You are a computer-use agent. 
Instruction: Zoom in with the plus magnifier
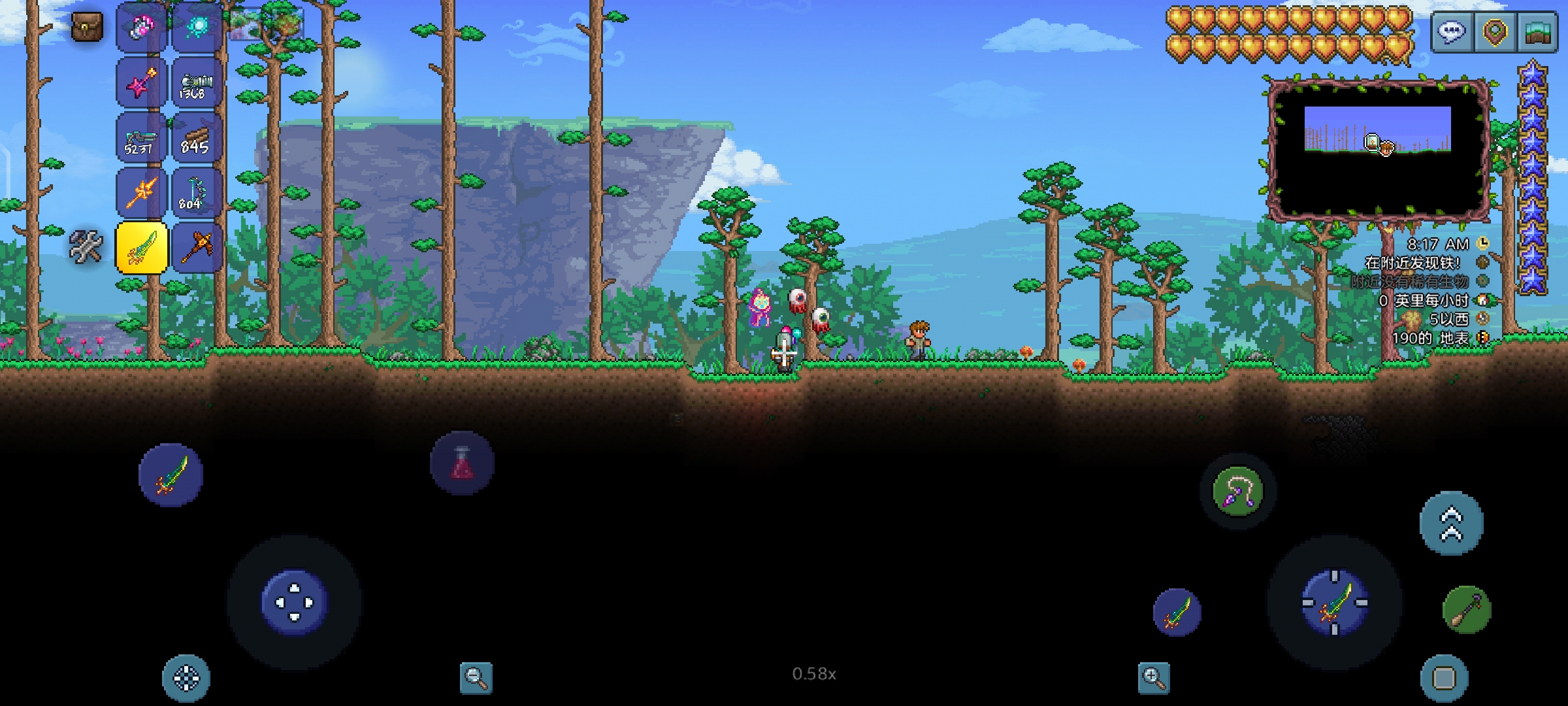tap(1154, 678)
